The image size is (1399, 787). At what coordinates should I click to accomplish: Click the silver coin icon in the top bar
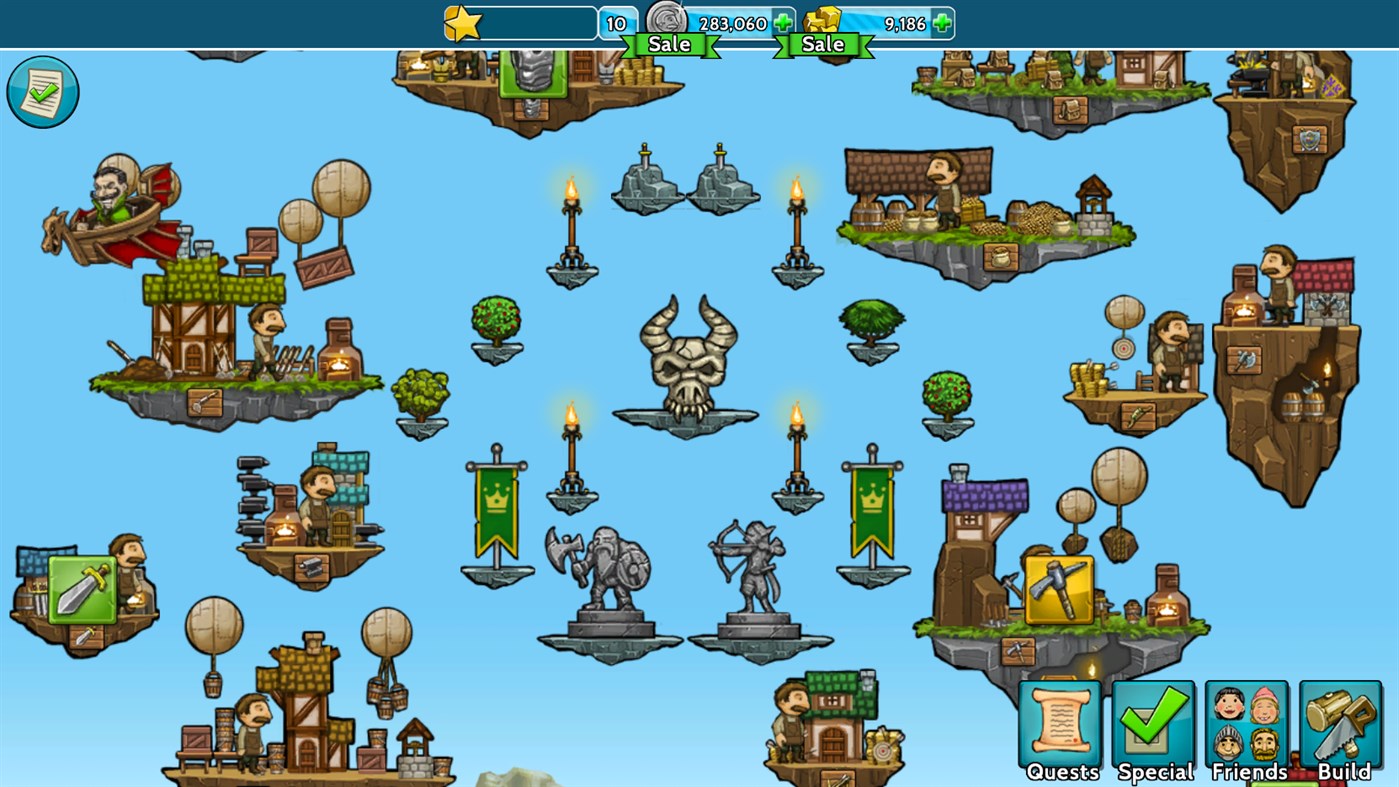[x=667, y=20]
